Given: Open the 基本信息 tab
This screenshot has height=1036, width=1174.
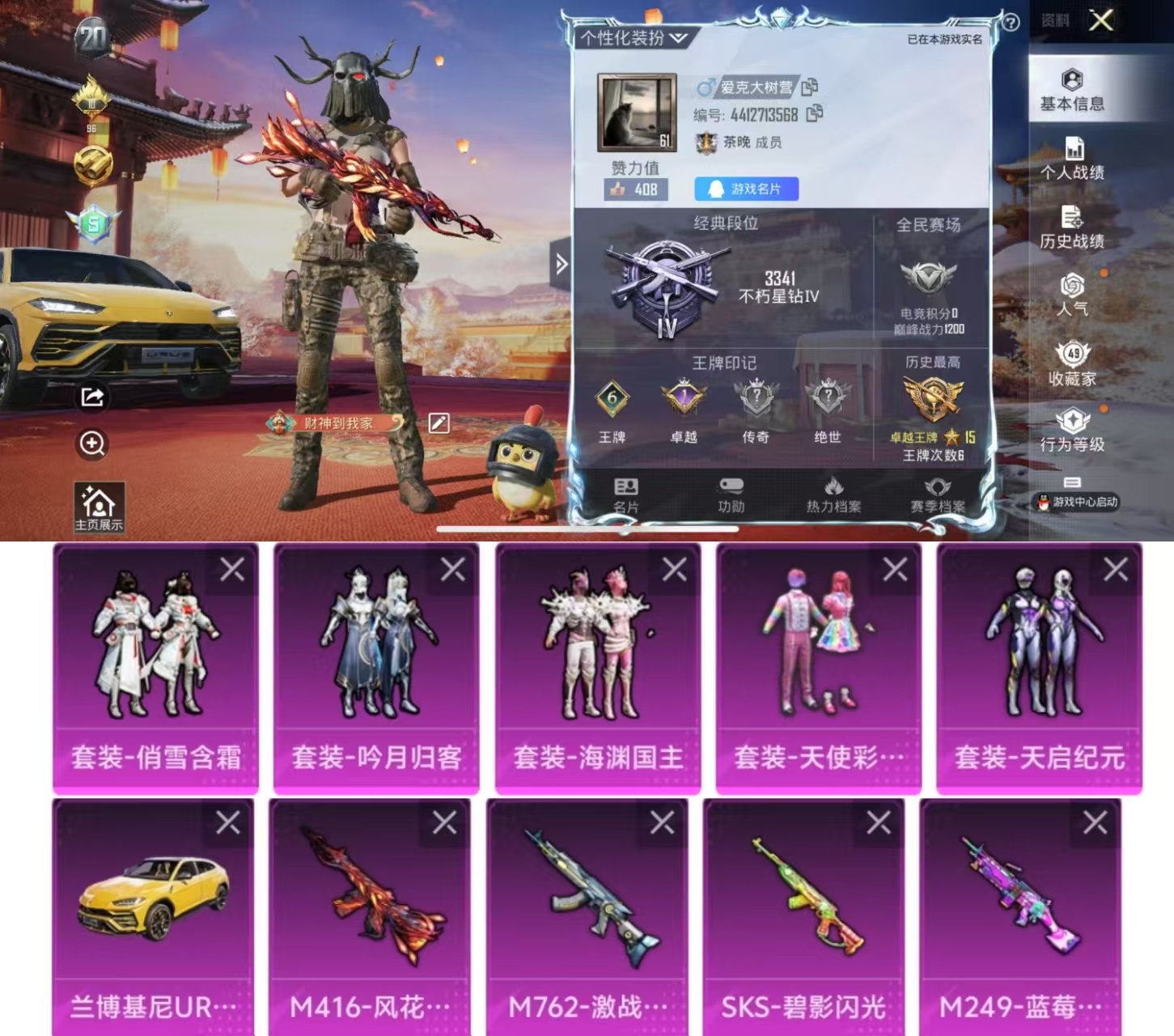Looking at the screenshot, I should [1072, 90].
